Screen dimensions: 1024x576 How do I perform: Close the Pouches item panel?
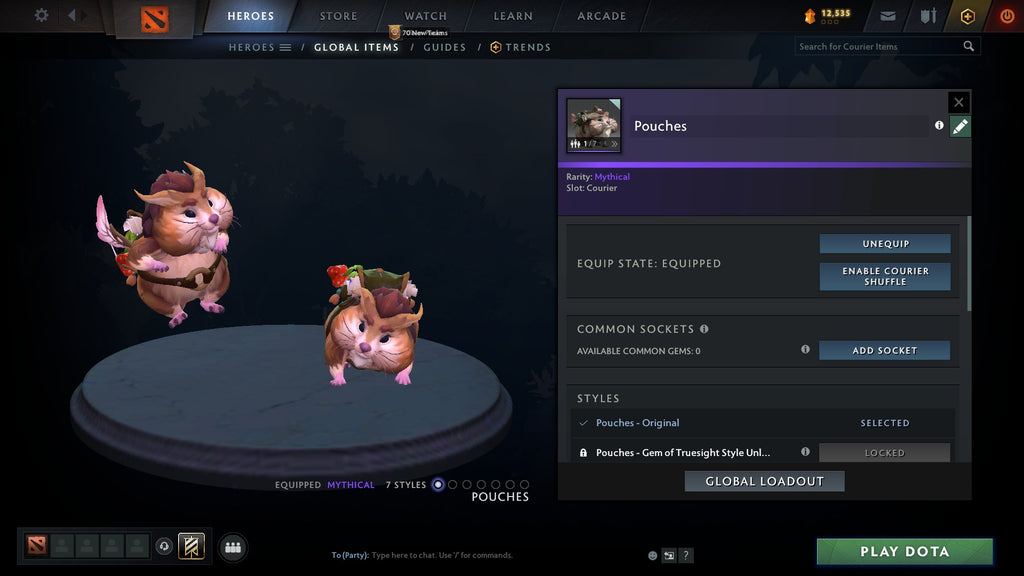(x=959, y=102)
